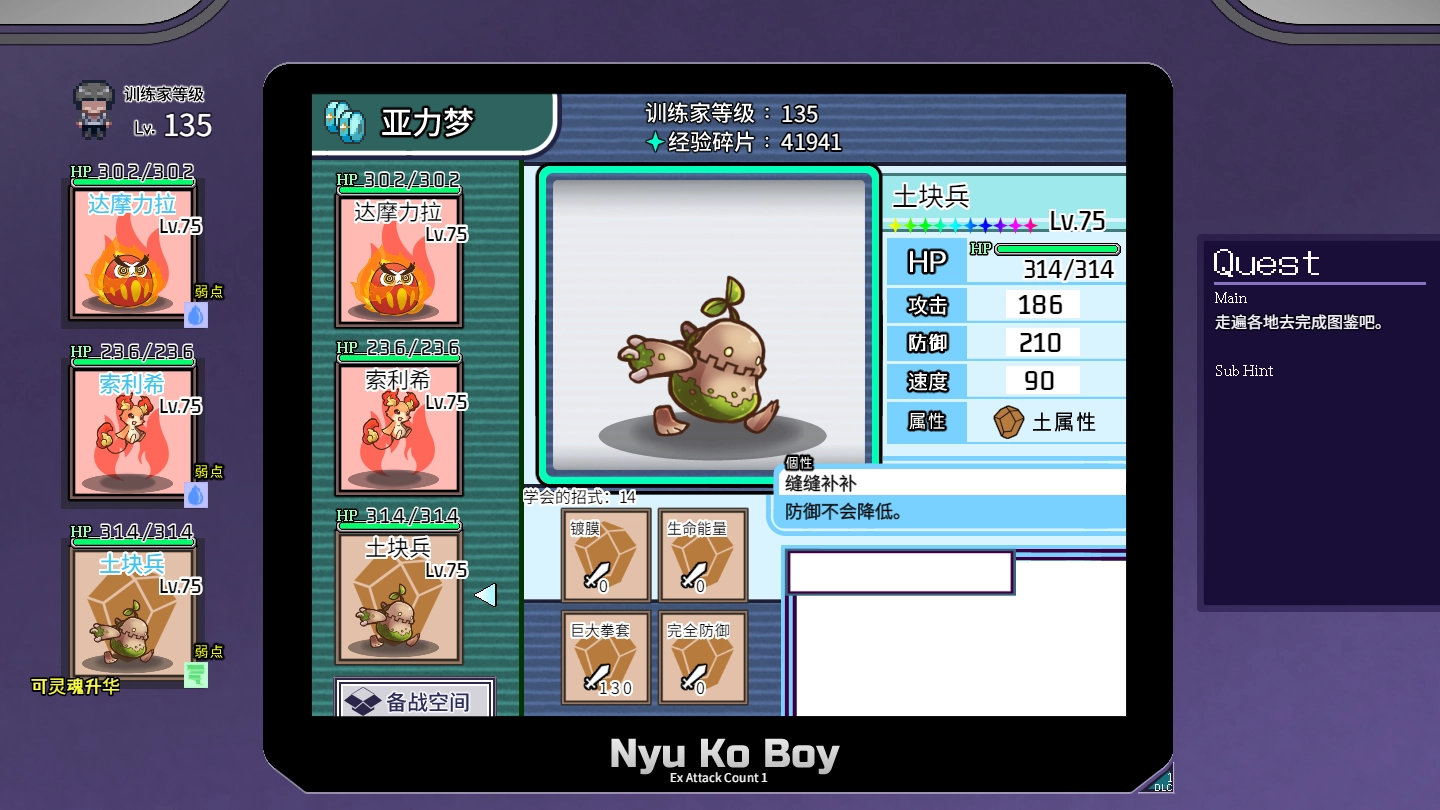Select the 完全防御 move slot
1440x810 pixels.
click(x=703, y=657)
